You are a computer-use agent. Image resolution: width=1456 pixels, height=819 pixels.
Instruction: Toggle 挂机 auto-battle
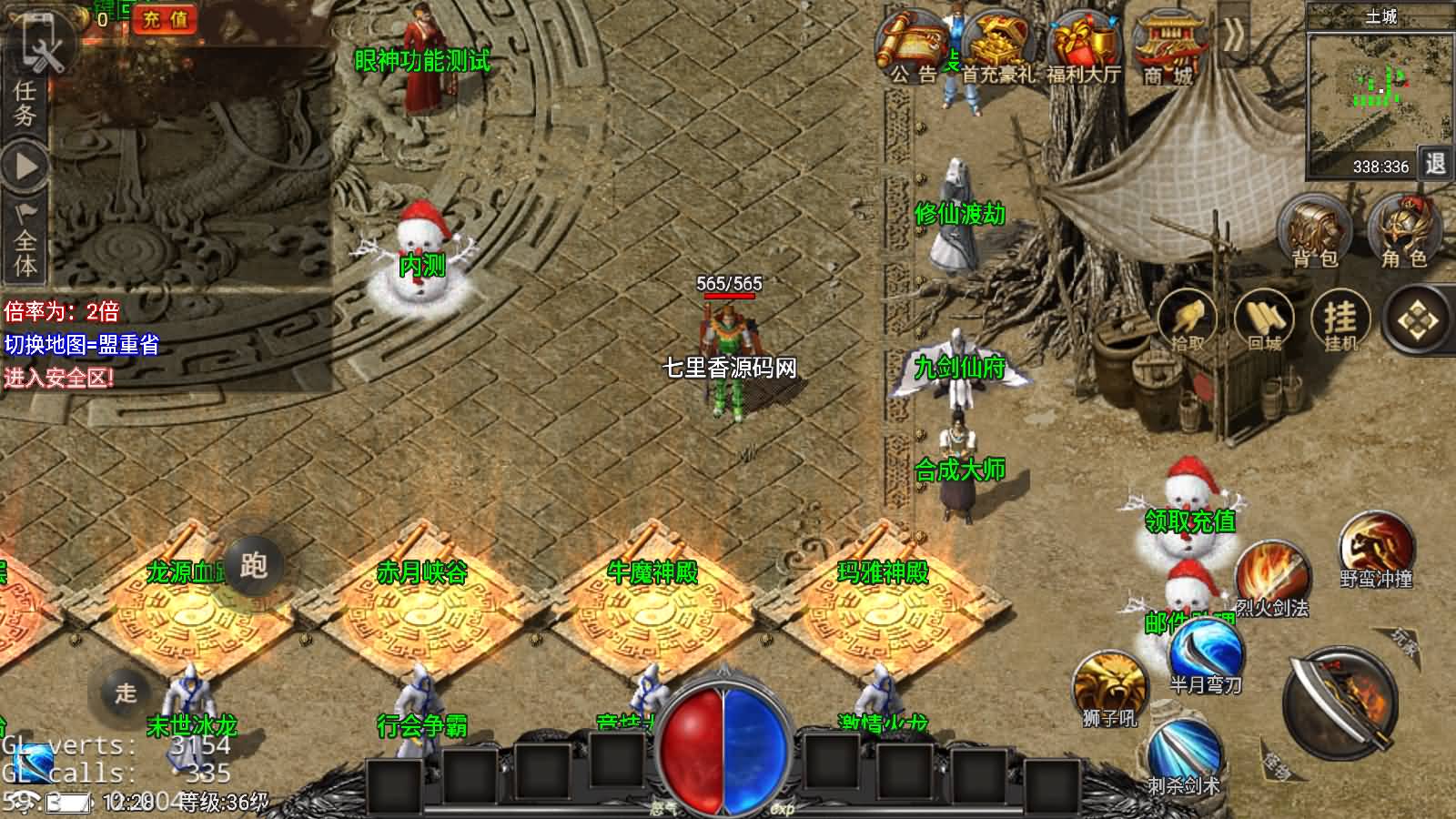point(1340,321)
